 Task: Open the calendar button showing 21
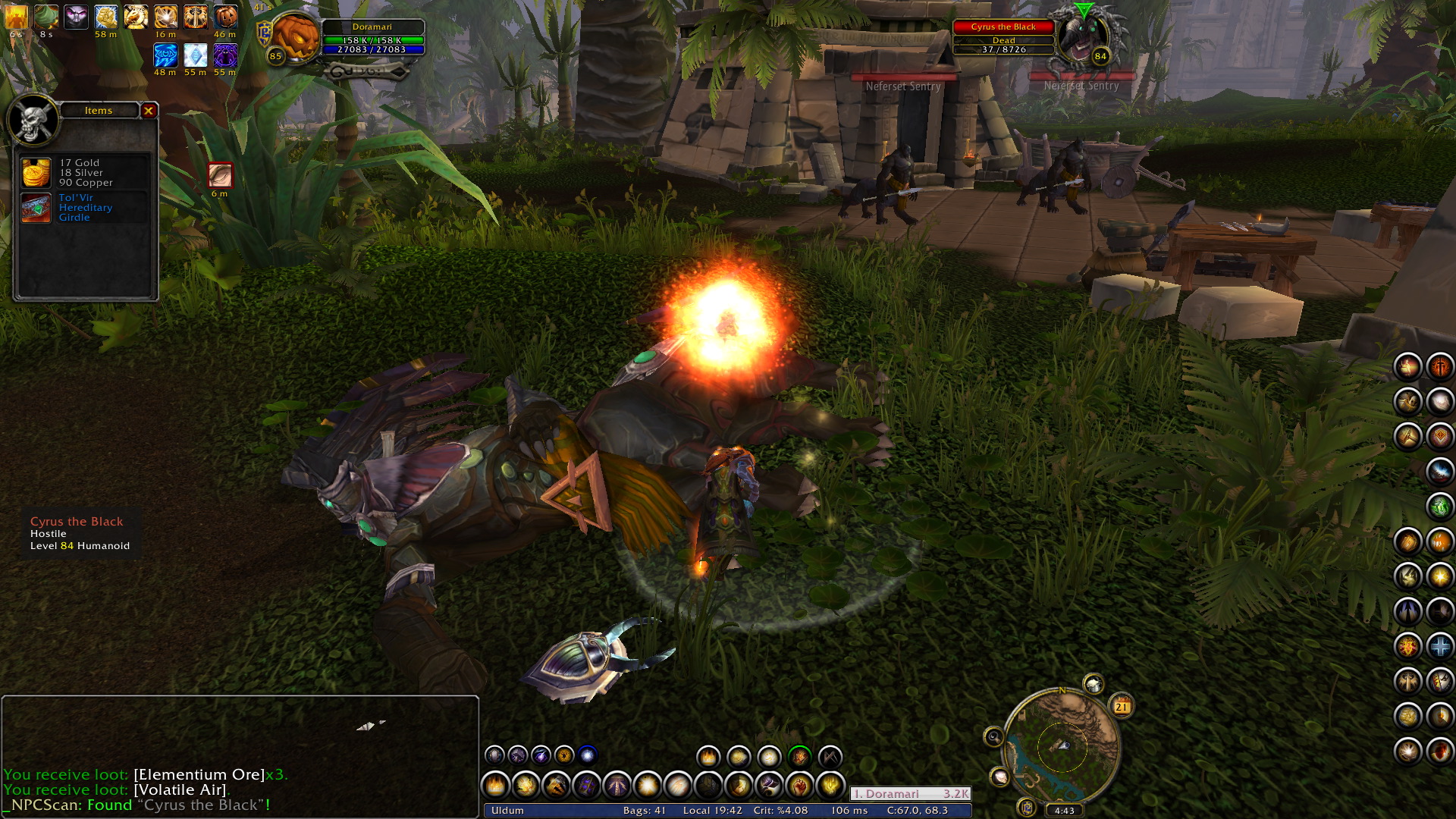point(1122,706)
